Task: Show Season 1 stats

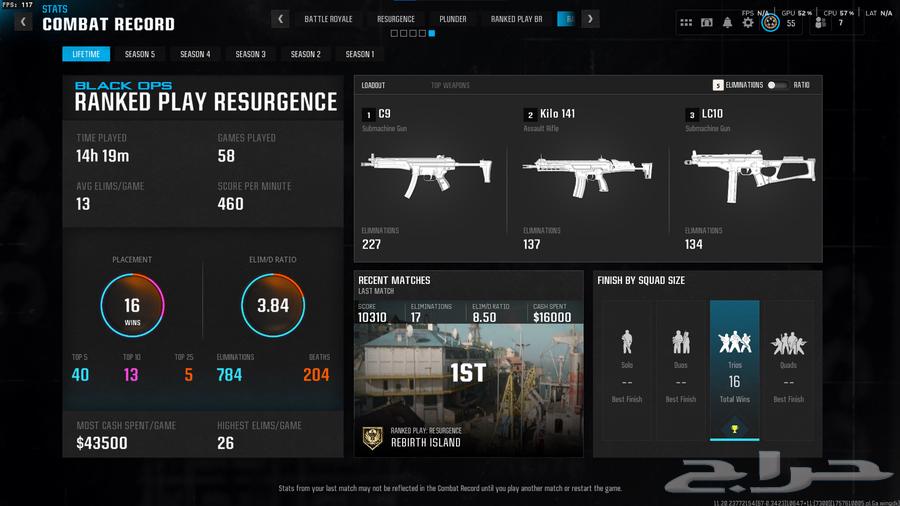Action: tap(360, 54)
